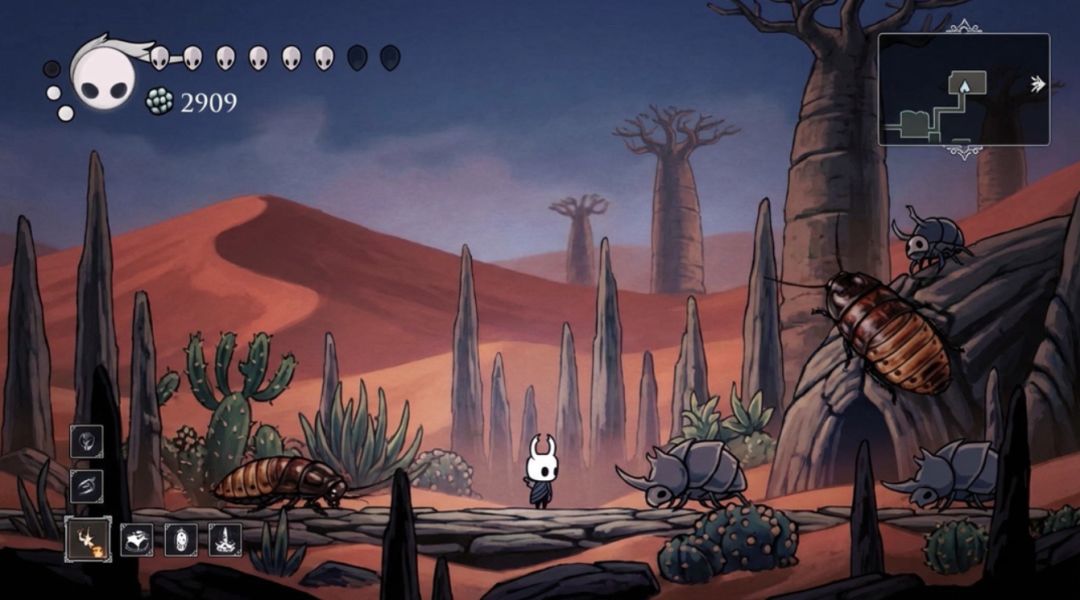Select the ghostly face ability slot
Screen dimensions: 1080x600
point(87,442)
